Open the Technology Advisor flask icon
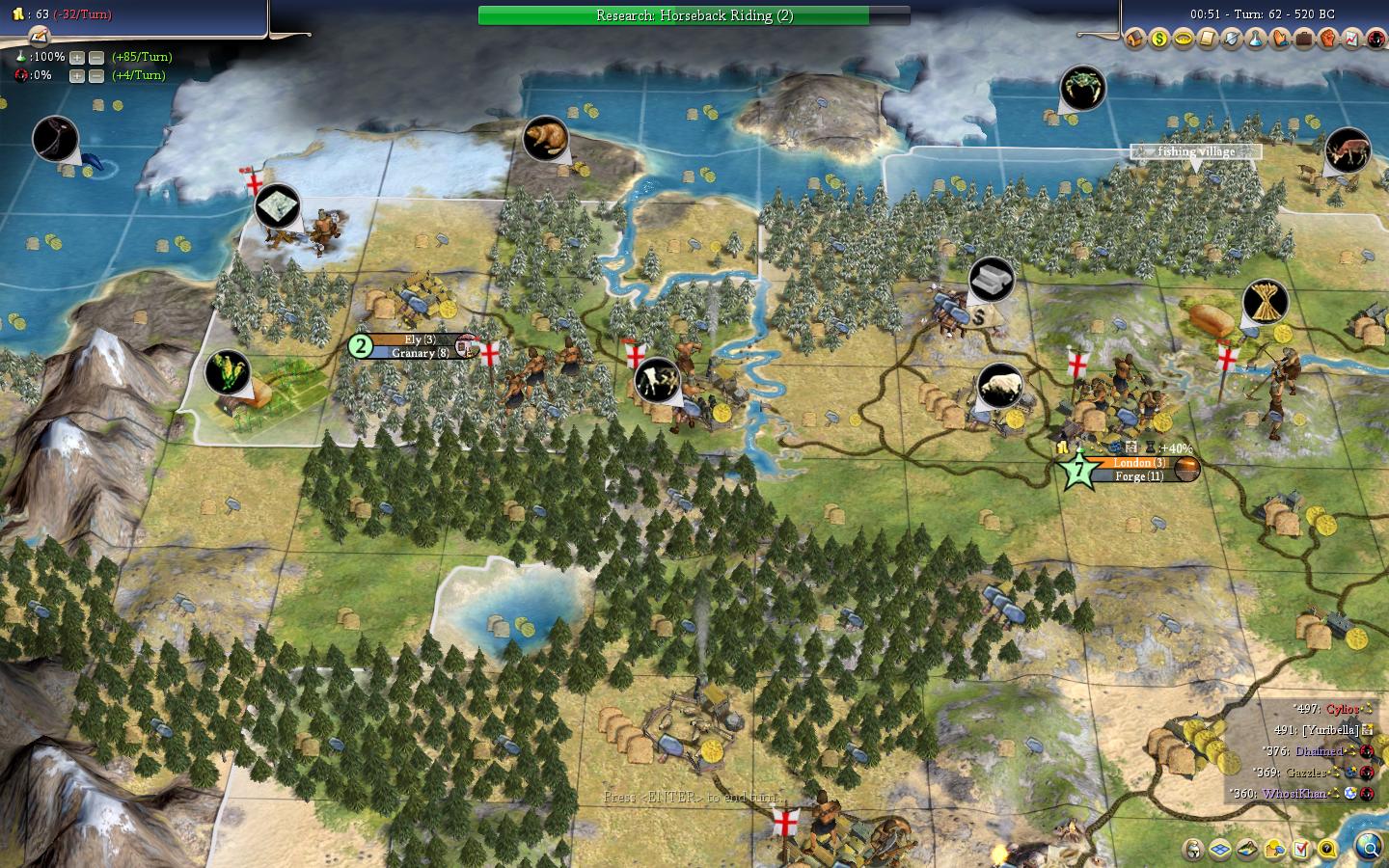This screenshot has width=1389, height=868. pos(1256,40)
